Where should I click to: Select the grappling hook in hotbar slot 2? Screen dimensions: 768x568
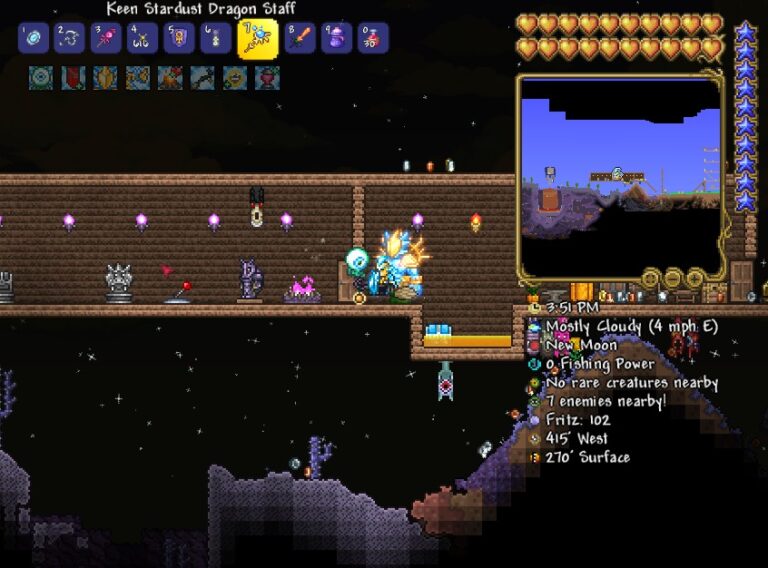[70, 38]
